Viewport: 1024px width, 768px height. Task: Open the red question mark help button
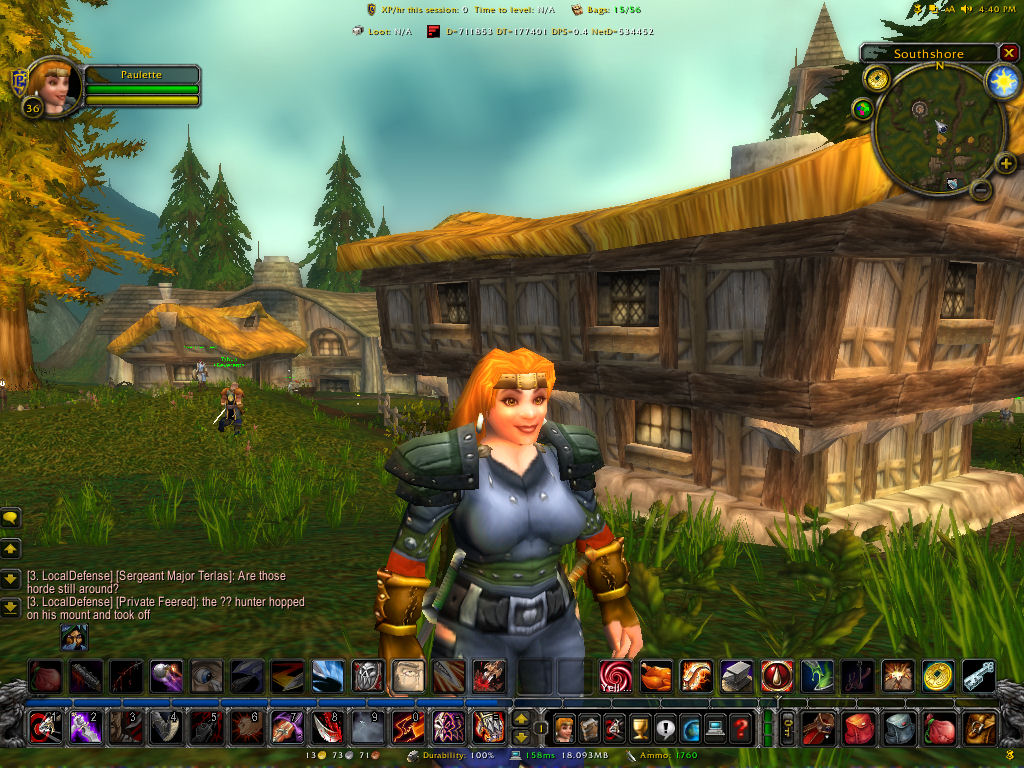[x=740, y=726]
